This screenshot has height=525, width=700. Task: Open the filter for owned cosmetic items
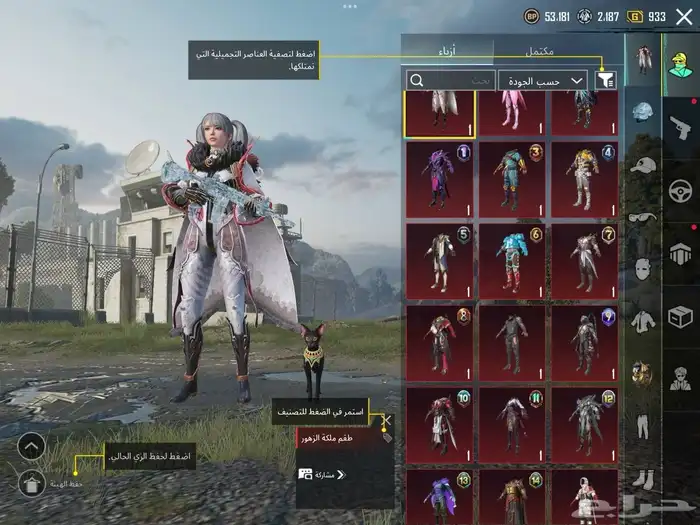[605, 80]
